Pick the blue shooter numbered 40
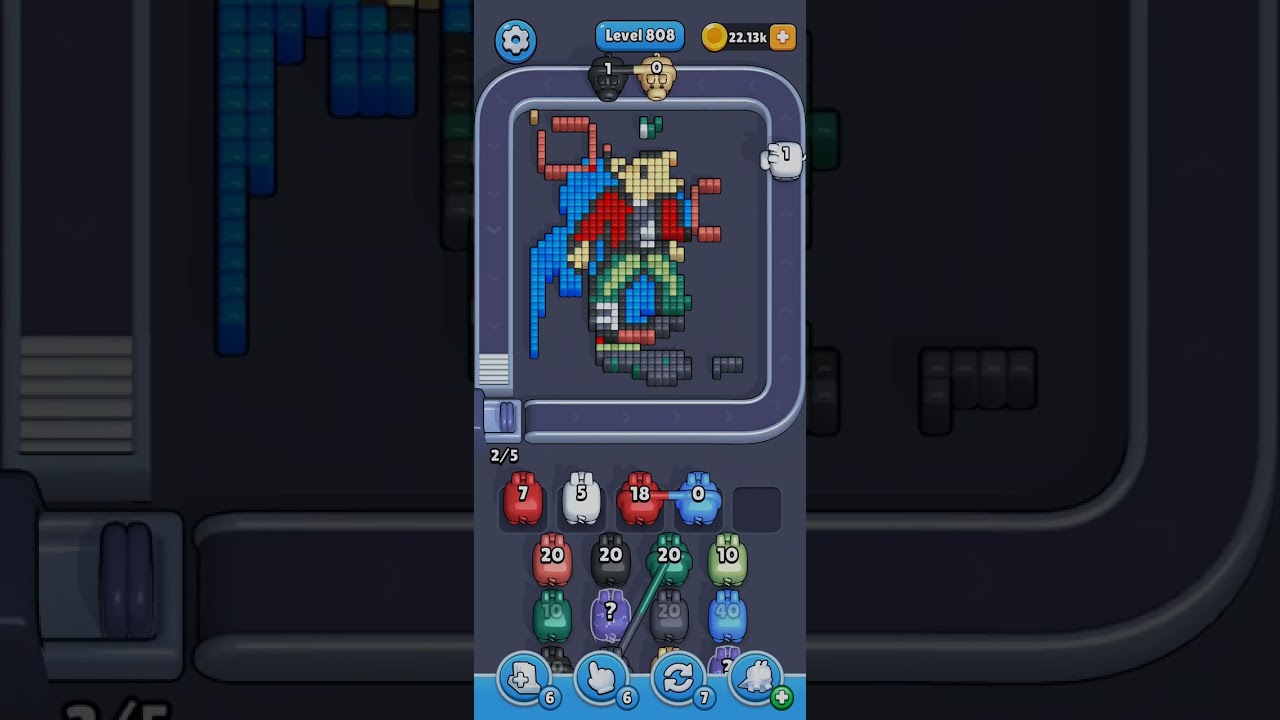 click(727, 616)
